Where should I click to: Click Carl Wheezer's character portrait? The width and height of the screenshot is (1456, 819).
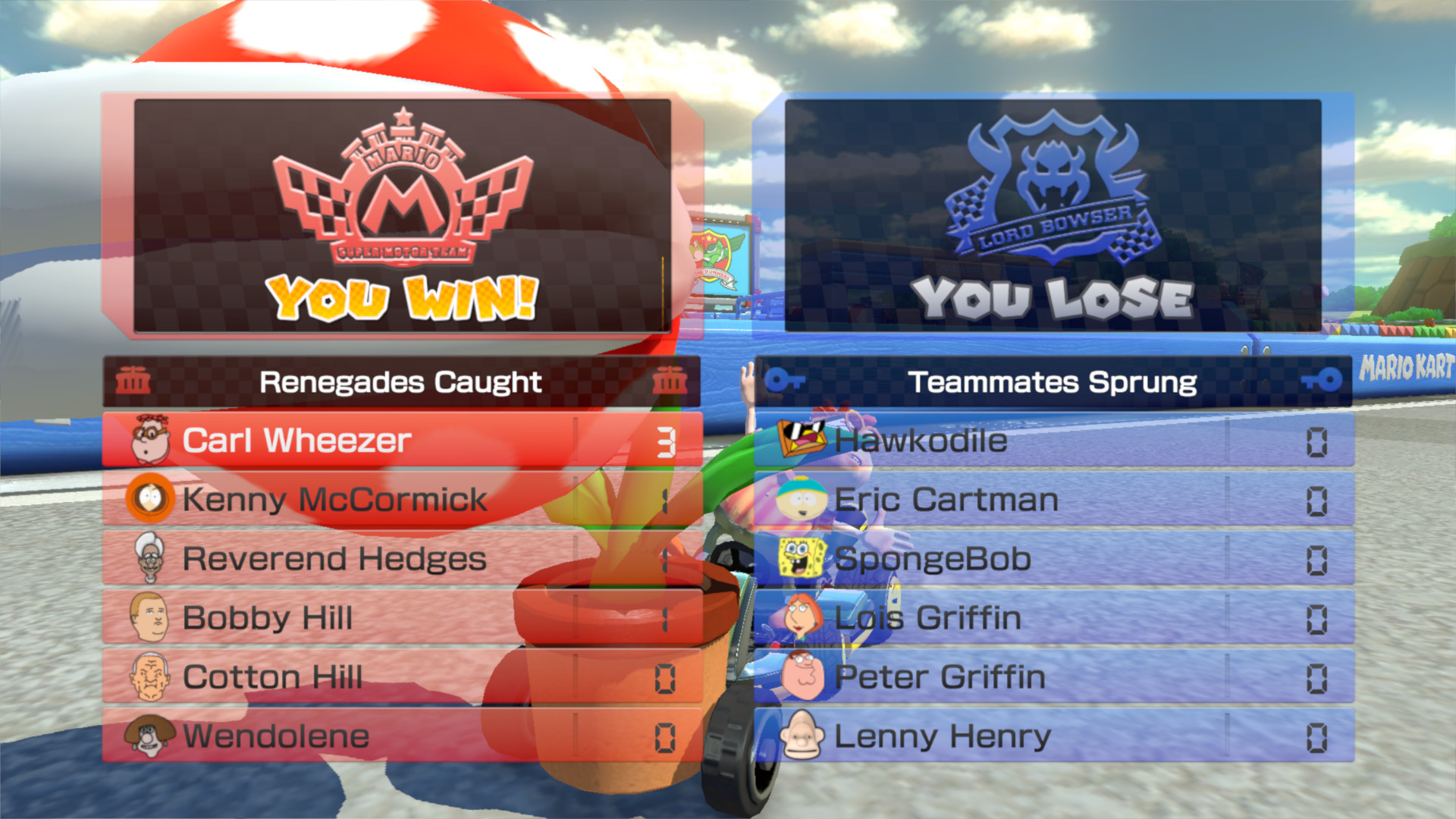point(150,440)
